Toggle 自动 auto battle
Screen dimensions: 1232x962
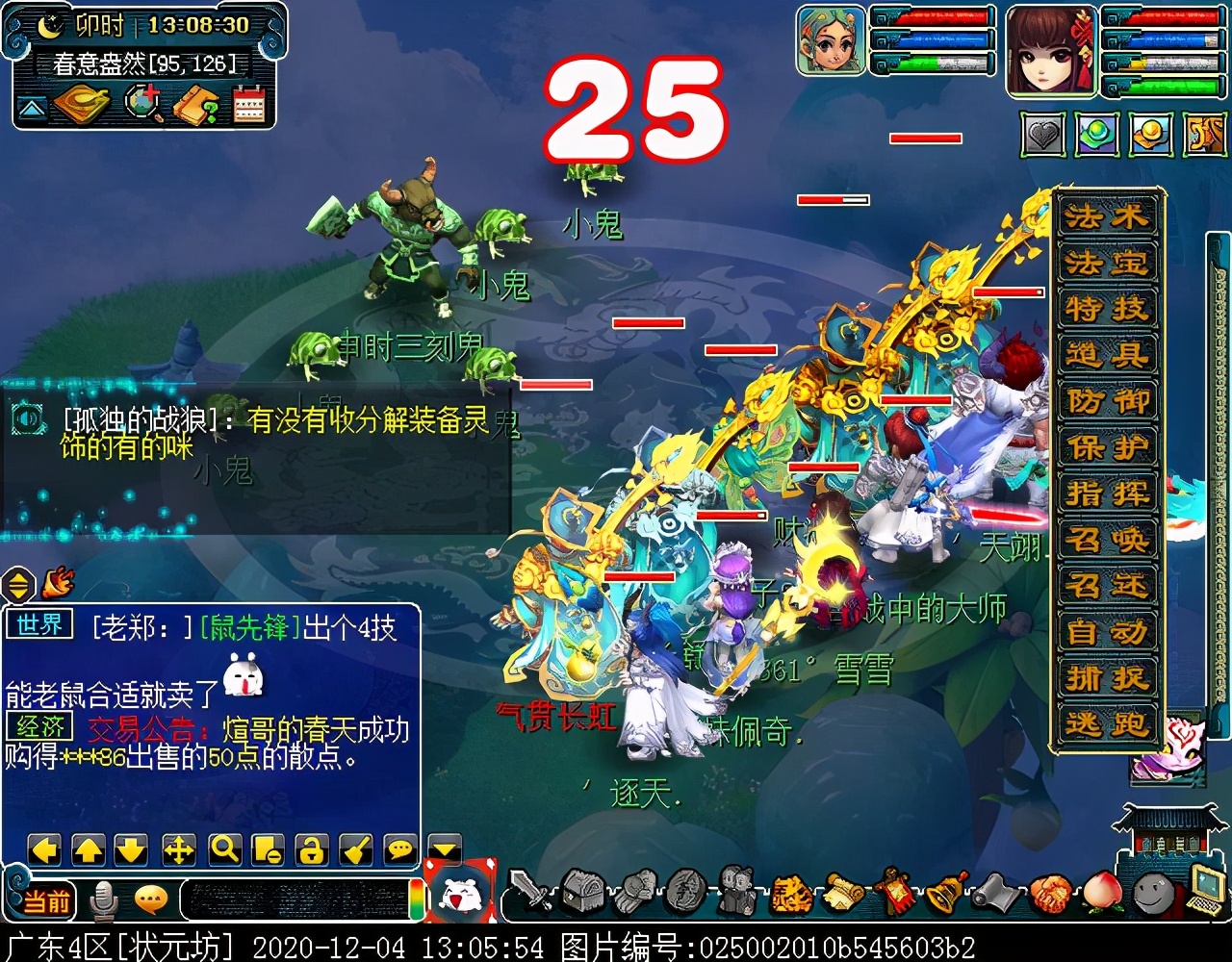[x=1107, y=632]
